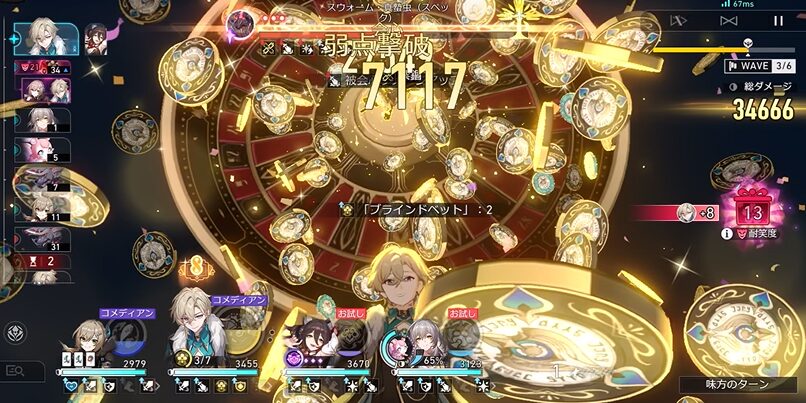Toggle battle speed-up

click(x=729, y=20)
